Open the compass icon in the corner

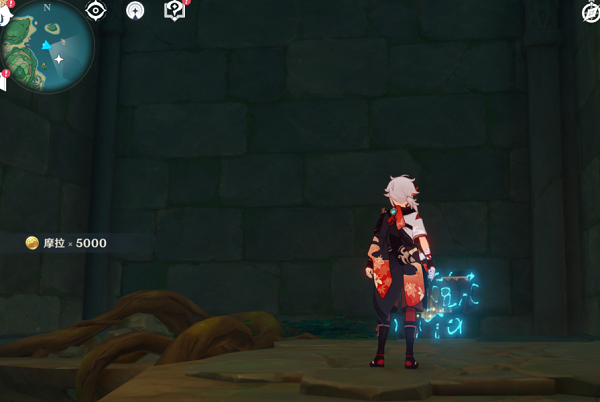[591, 11]
